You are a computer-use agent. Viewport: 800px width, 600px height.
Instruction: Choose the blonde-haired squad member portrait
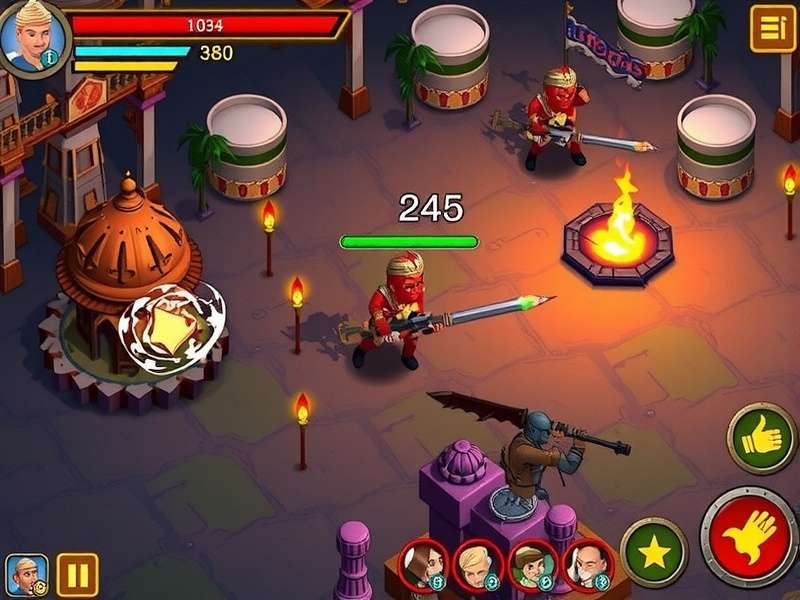click(x=478, y=565)
